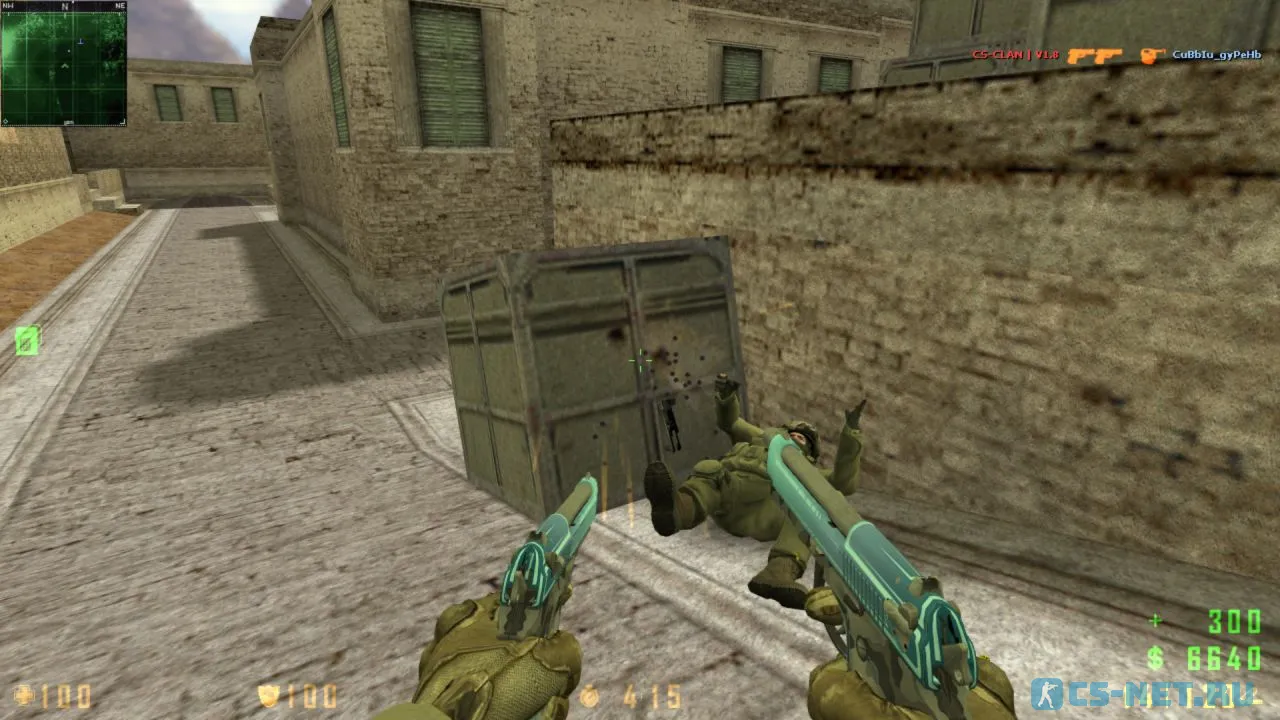Click the player position marker on radar
The image size is (1280, 720).
64,66
